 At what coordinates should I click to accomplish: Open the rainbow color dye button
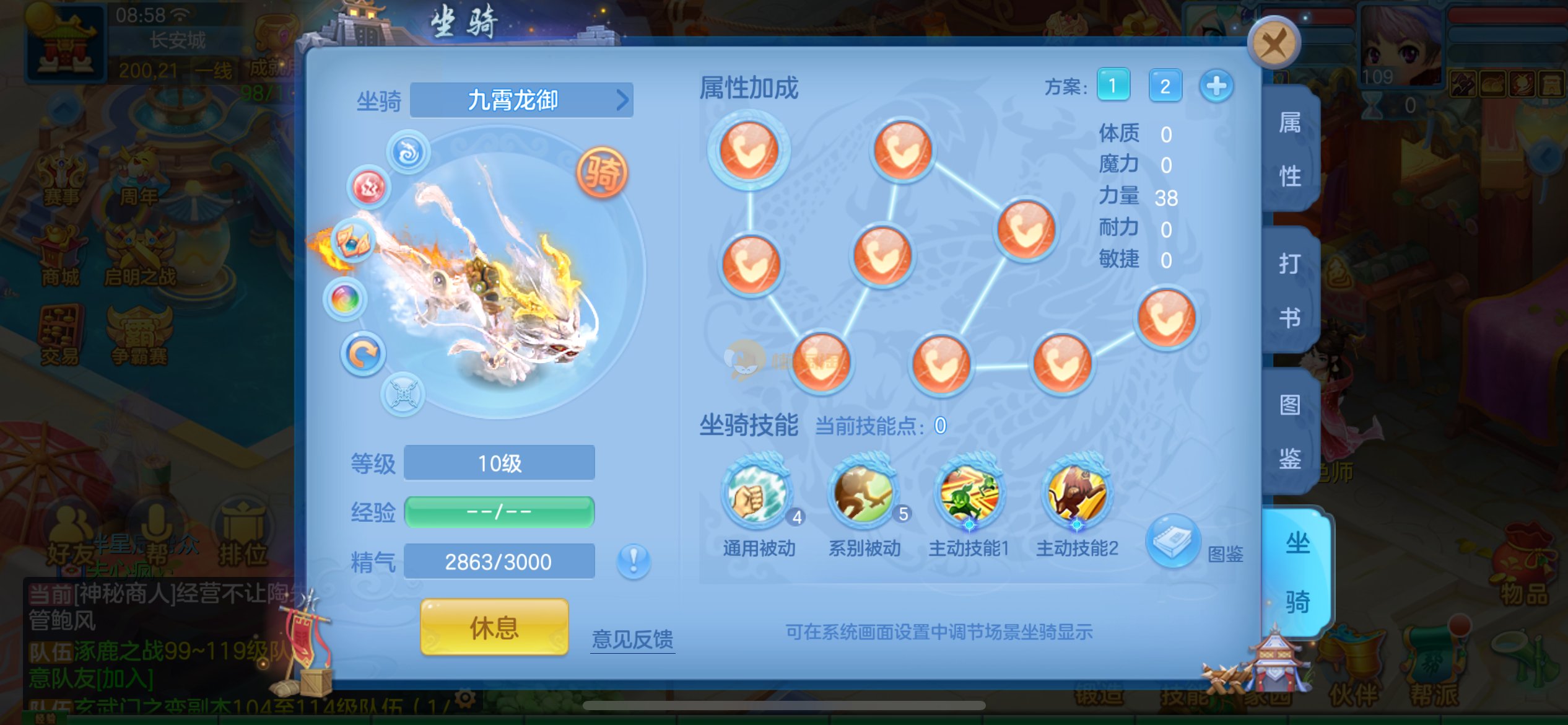coord(346,300)
